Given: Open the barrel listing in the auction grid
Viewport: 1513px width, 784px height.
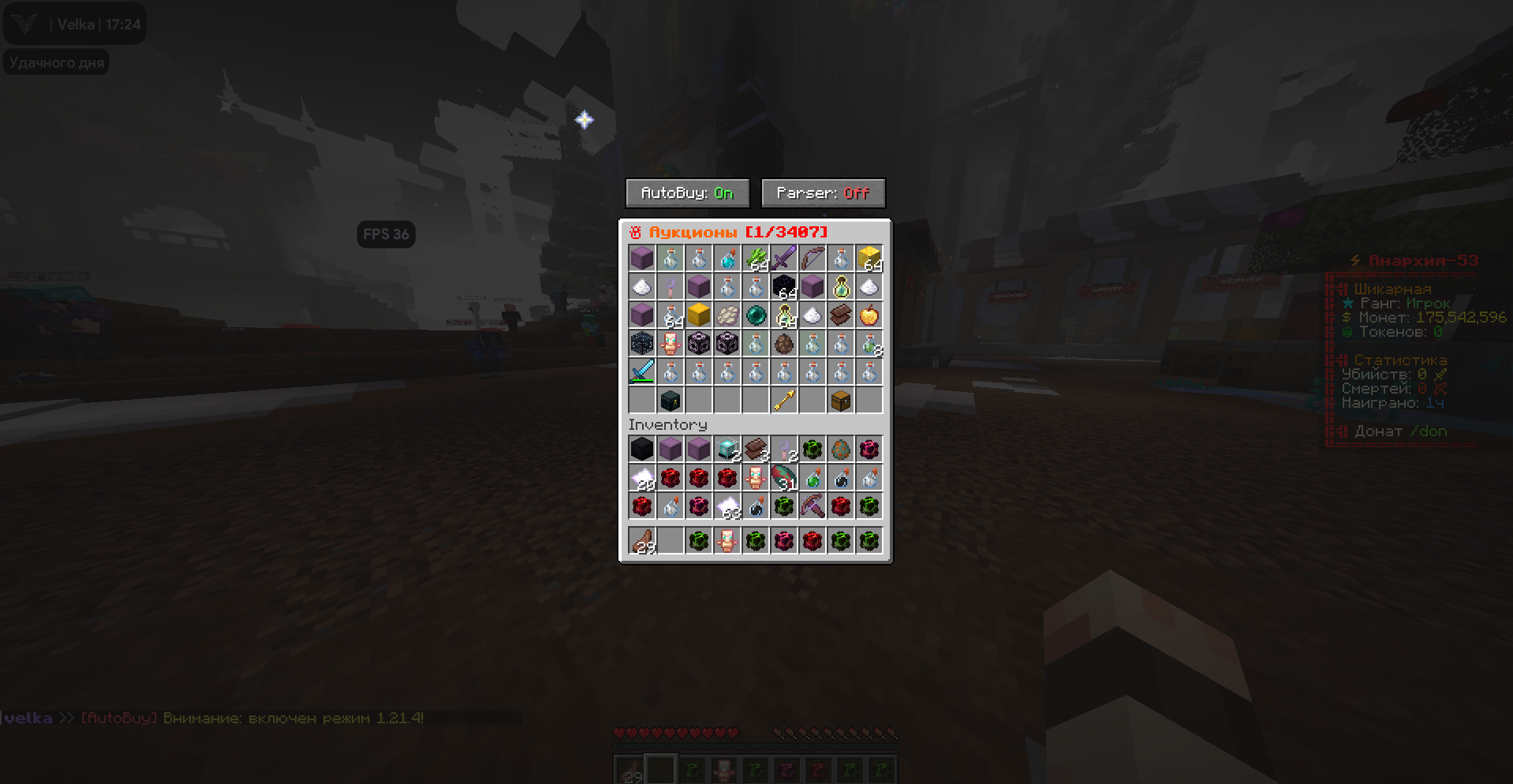Looking at the screenshot, I should 840,400.
